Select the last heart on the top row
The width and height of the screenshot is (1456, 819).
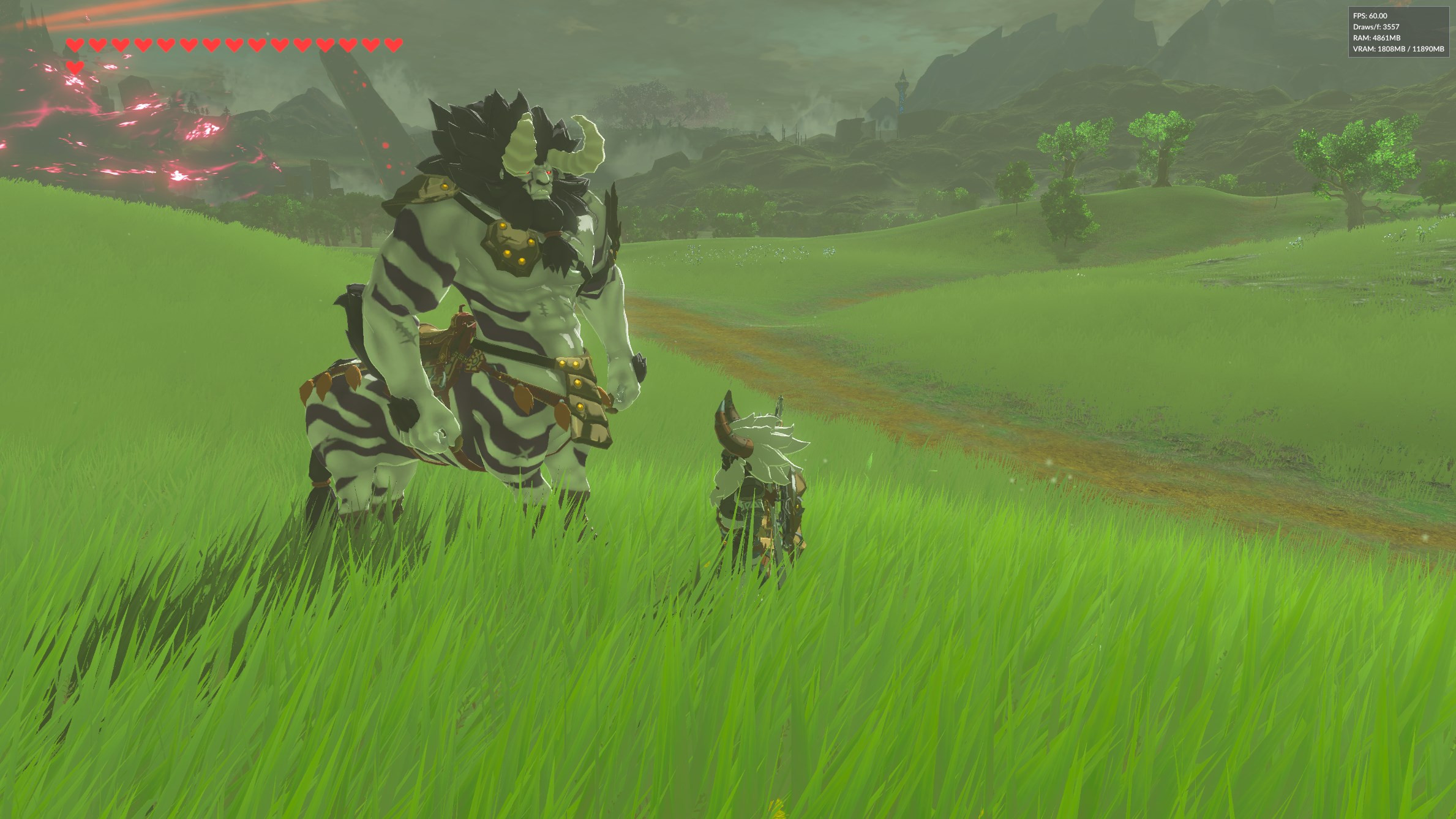click(x=394, y=45)
